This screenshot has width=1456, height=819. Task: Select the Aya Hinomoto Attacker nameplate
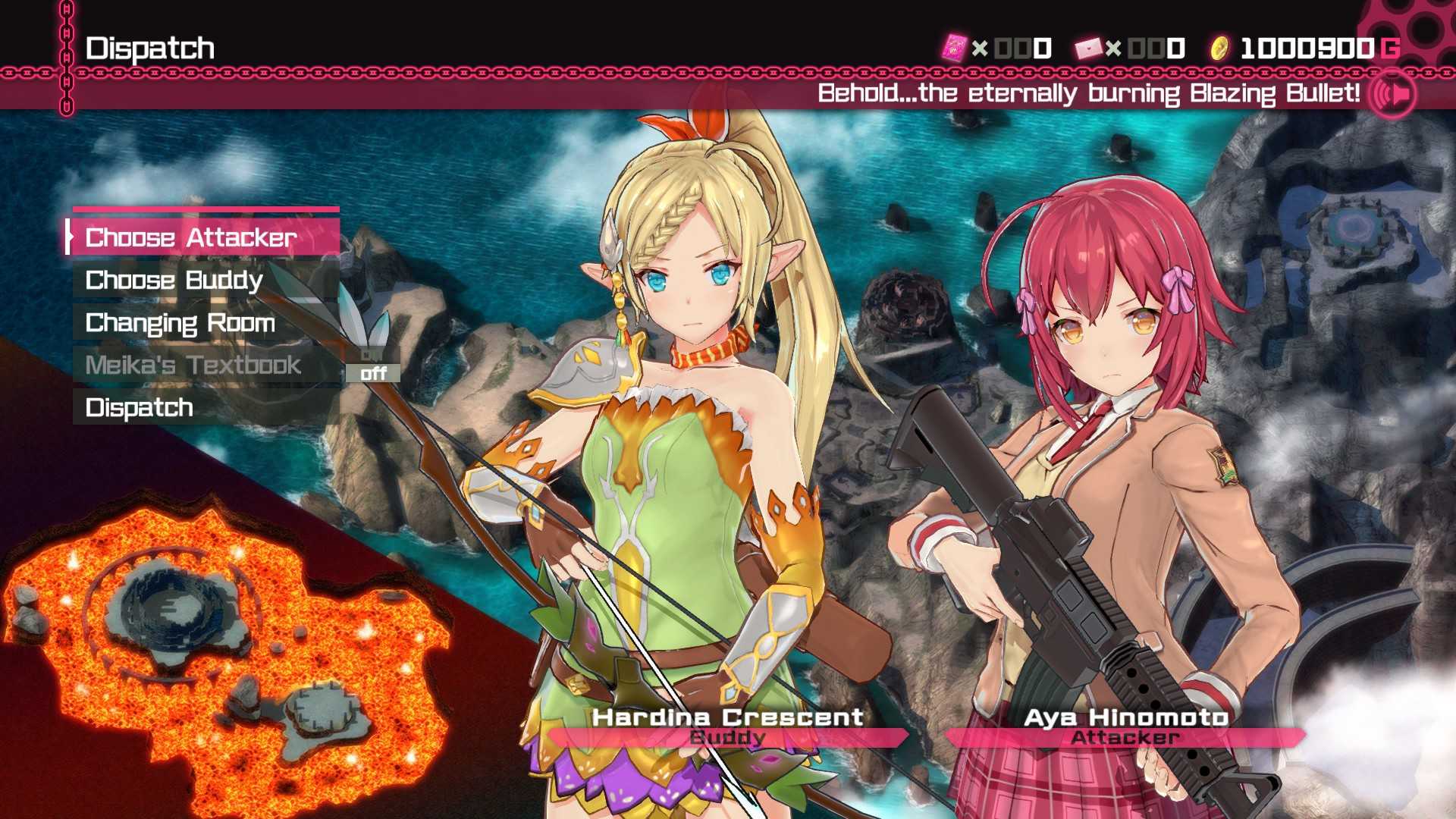click(x=1125, y=726)
